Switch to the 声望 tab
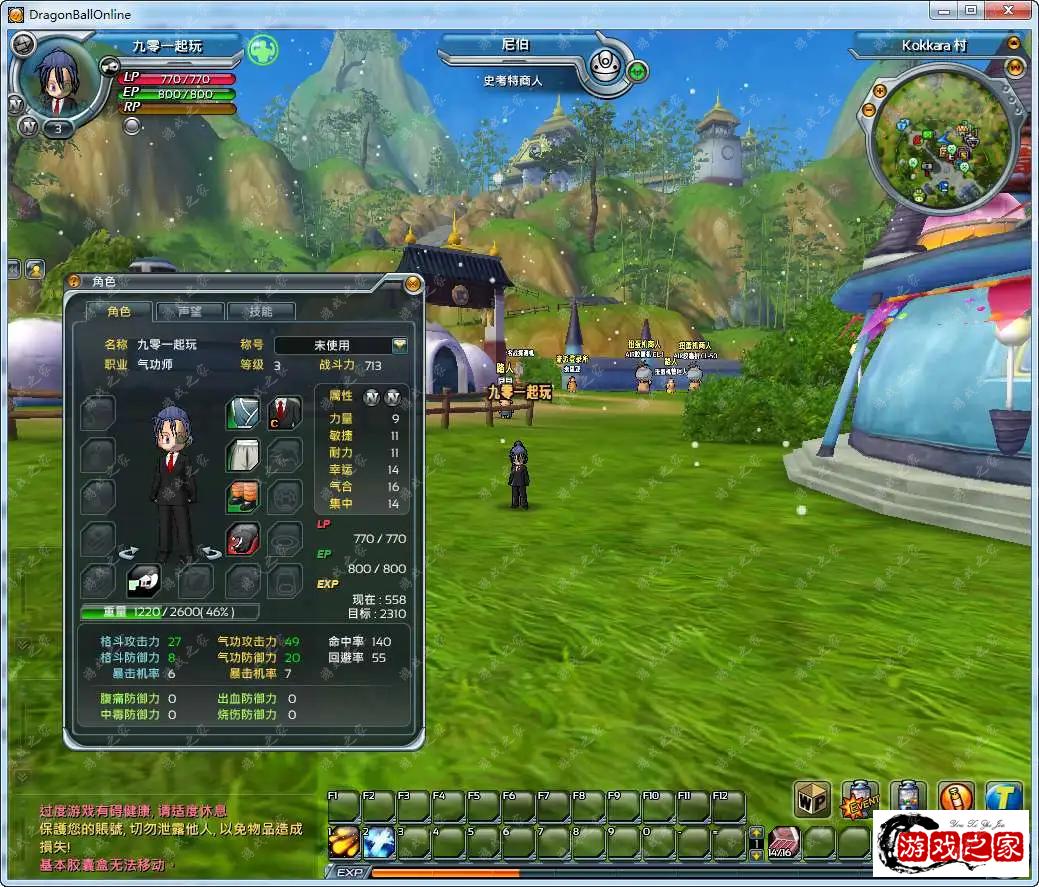 (x=190, y=311)
